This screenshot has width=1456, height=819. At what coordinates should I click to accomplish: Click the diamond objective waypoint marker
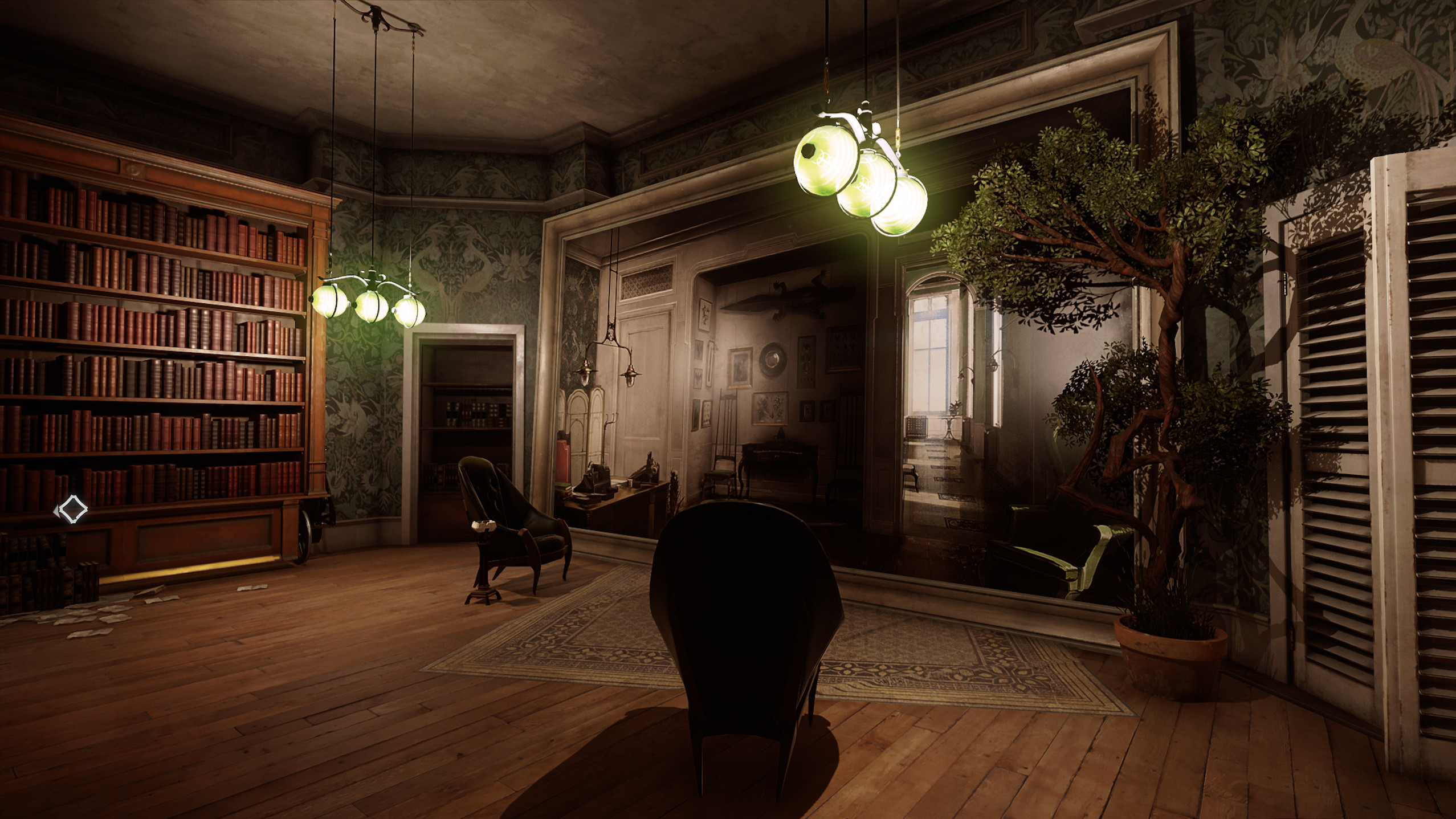(72, 509)
